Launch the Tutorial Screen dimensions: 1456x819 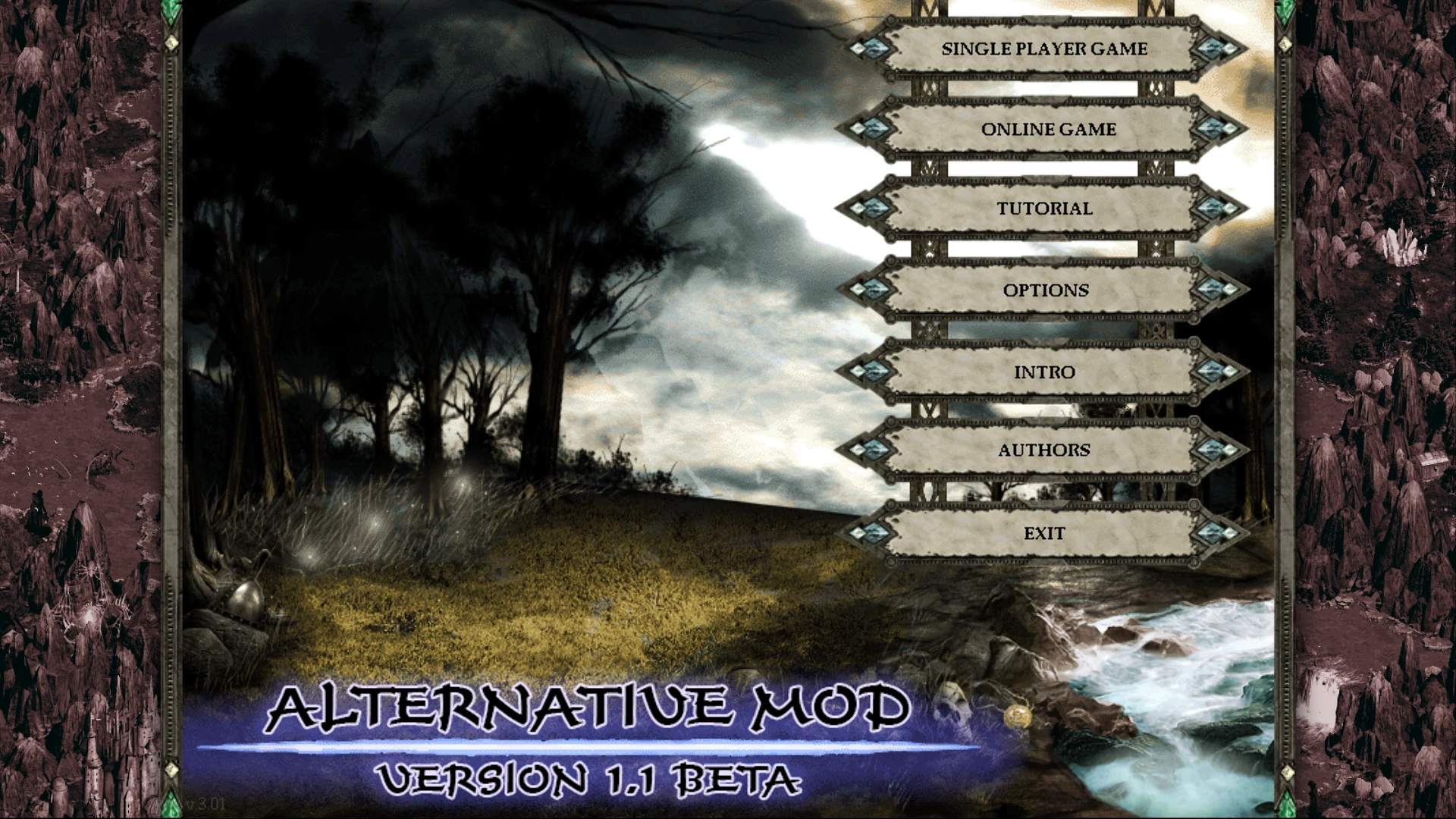[x=1044, y=207]
